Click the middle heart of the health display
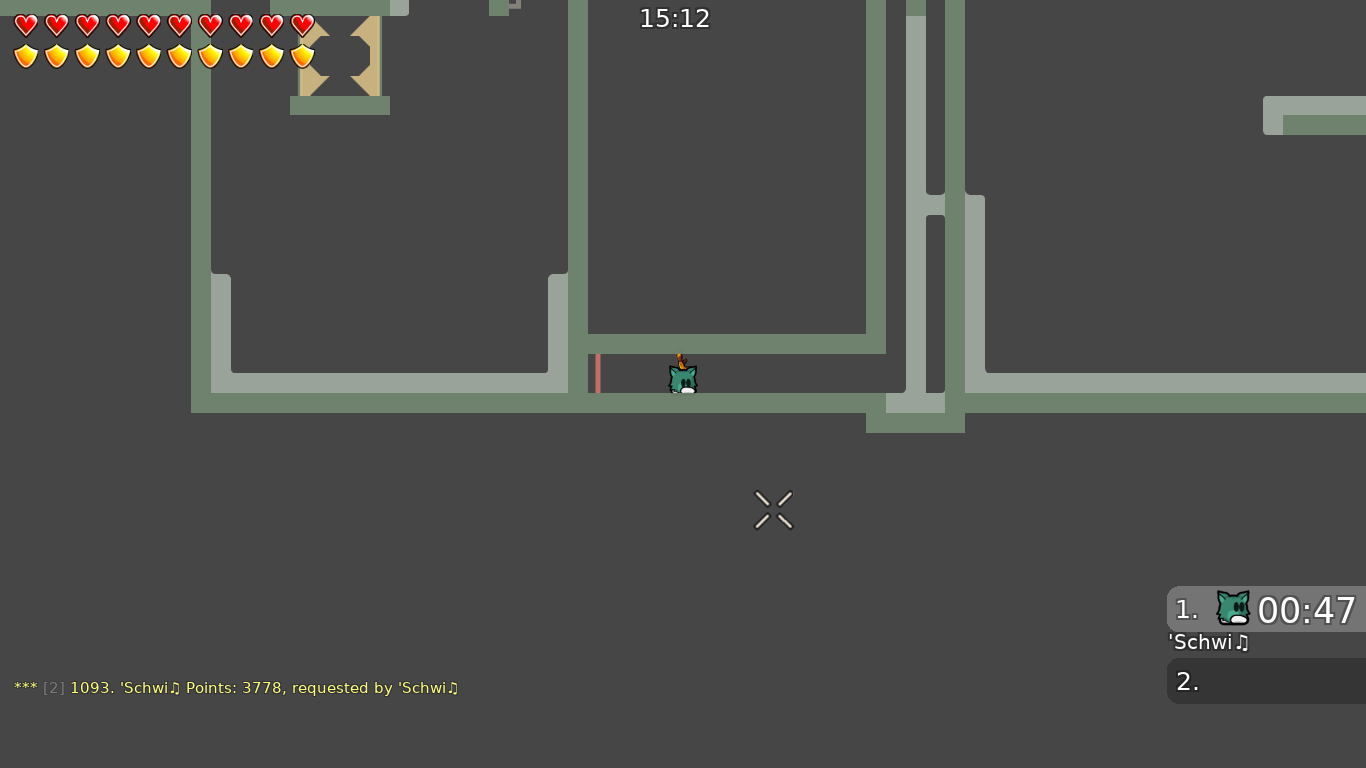 click(x=149, y=25)
